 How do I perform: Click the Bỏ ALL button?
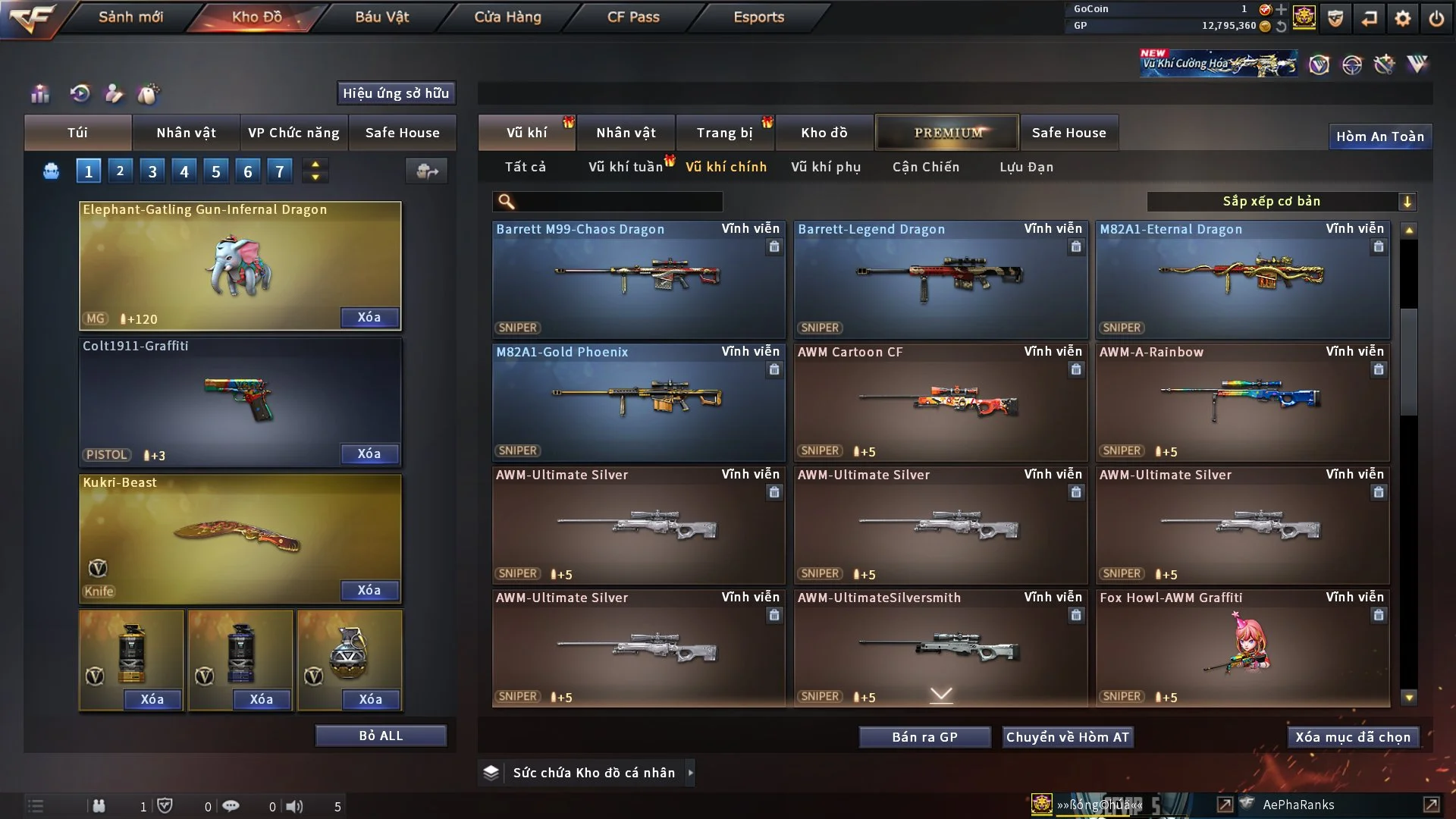tap(381, 736)
